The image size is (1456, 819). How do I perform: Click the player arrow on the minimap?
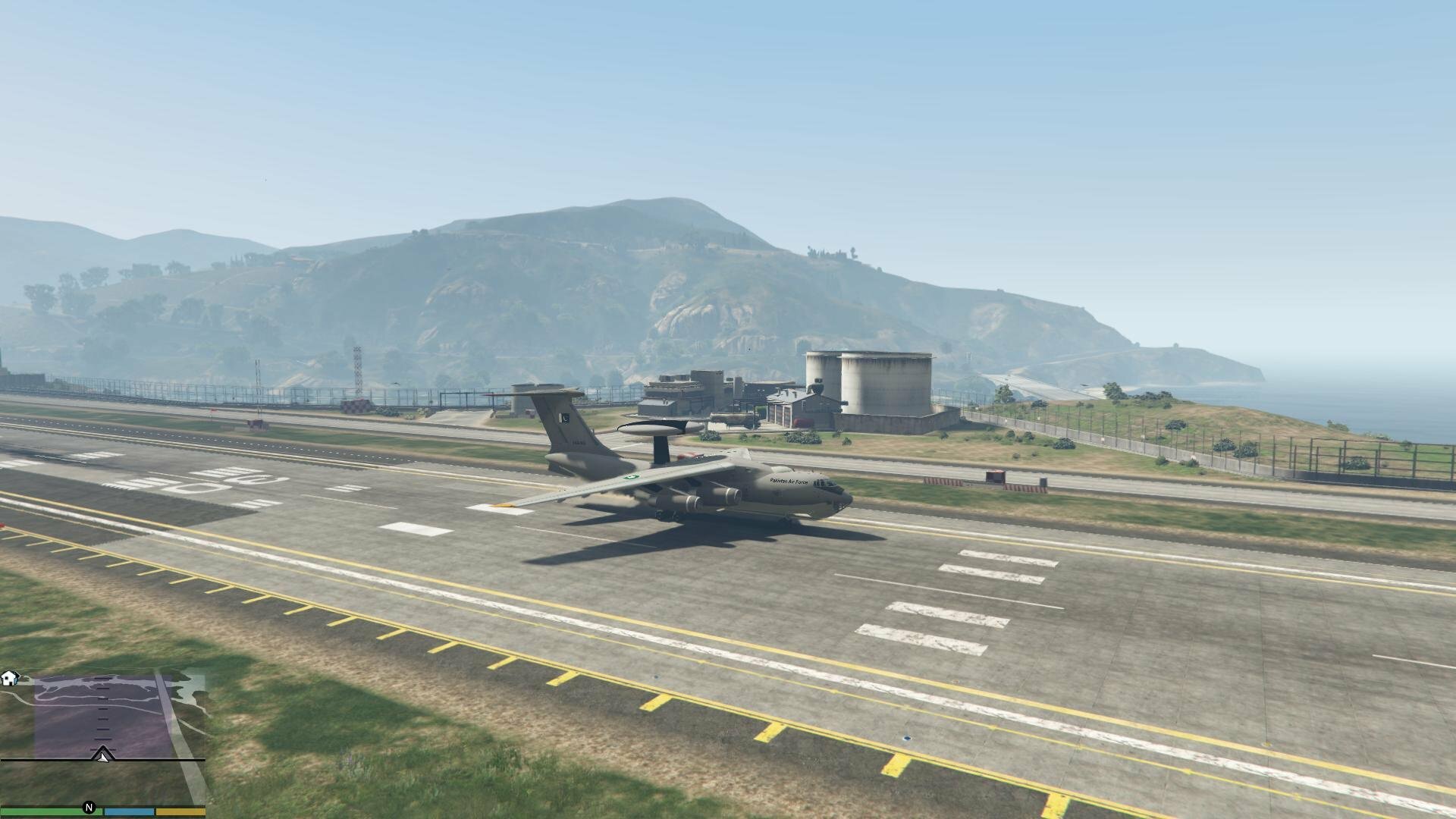[102, 755]
